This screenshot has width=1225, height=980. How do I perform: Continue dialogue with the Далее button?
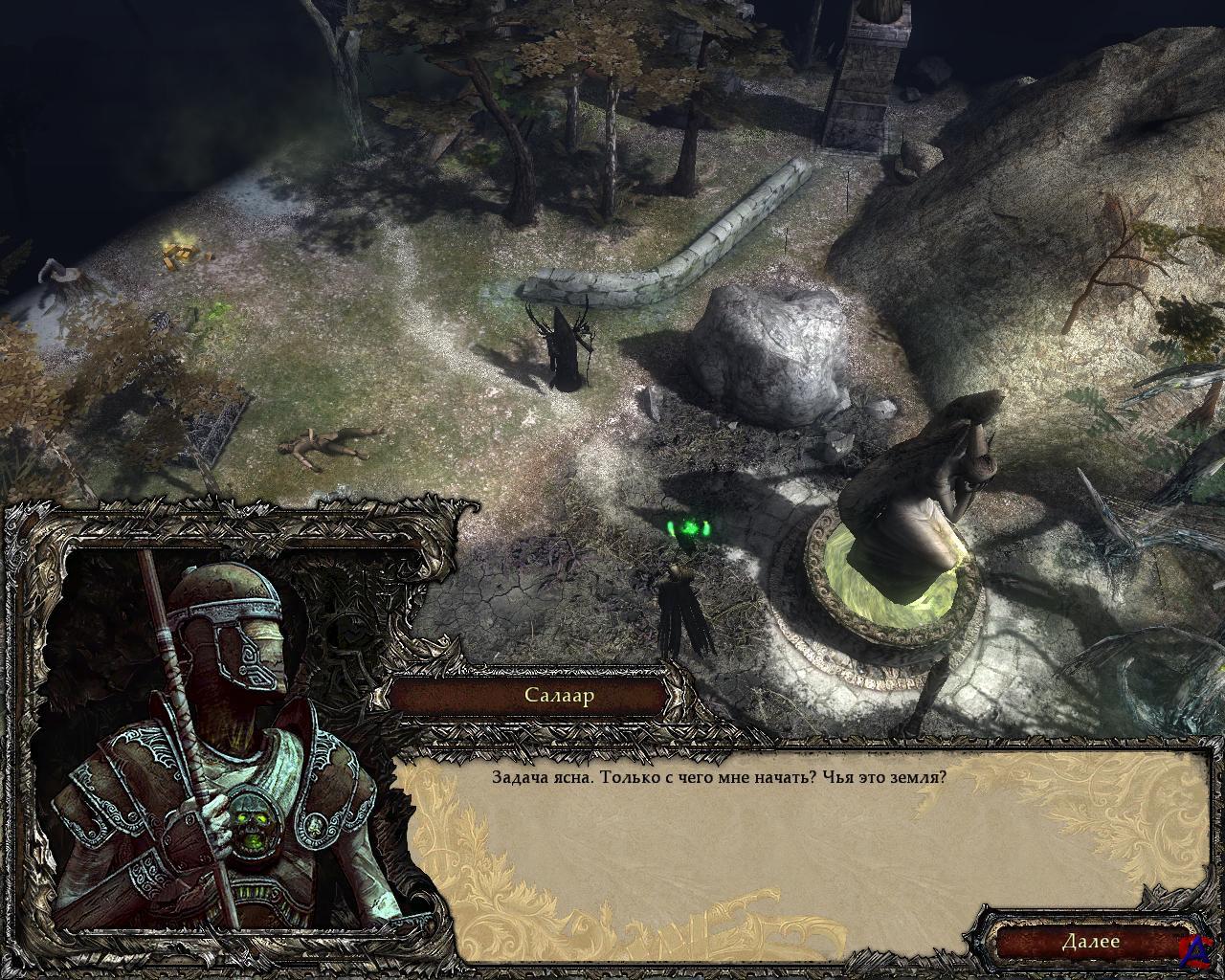pos(1090,941)
